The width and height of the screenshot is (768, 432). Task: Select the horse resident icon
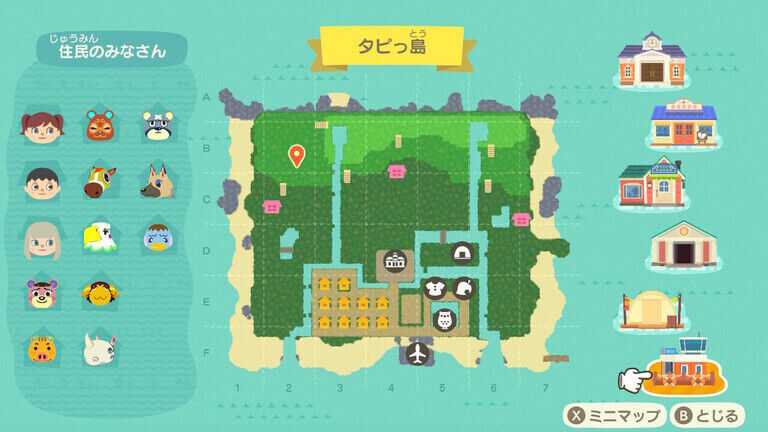pos(99,182)
